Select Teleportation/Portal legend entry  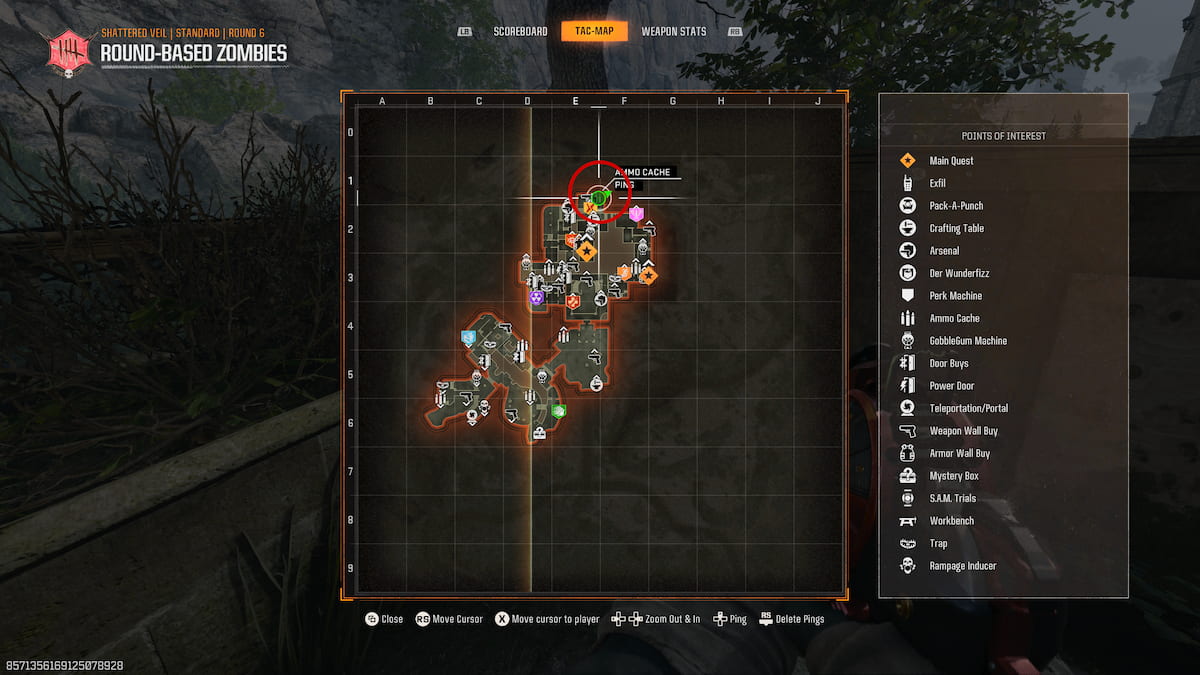[968, 408]
